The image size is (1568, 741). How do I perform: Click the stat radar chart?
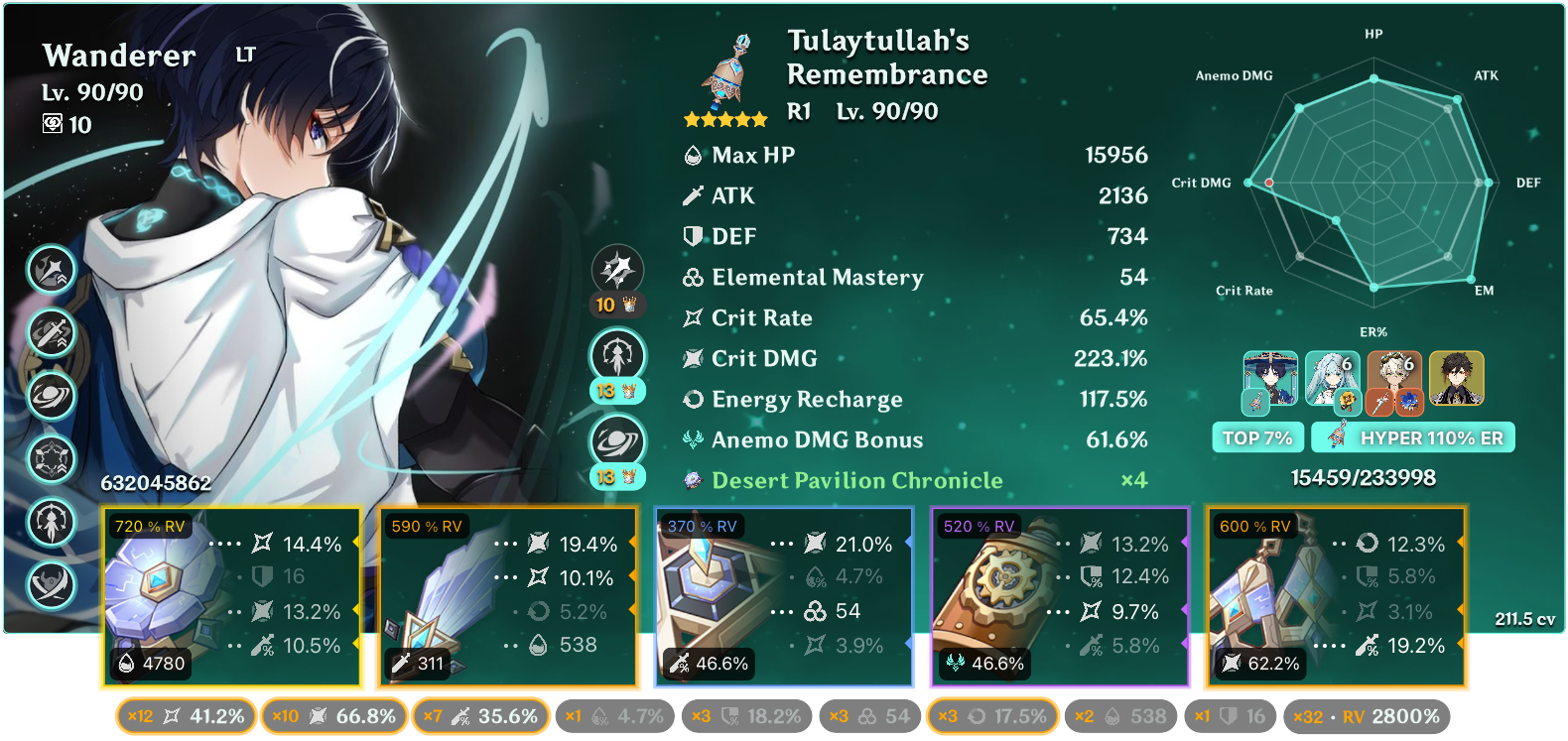coord(1374,184)
